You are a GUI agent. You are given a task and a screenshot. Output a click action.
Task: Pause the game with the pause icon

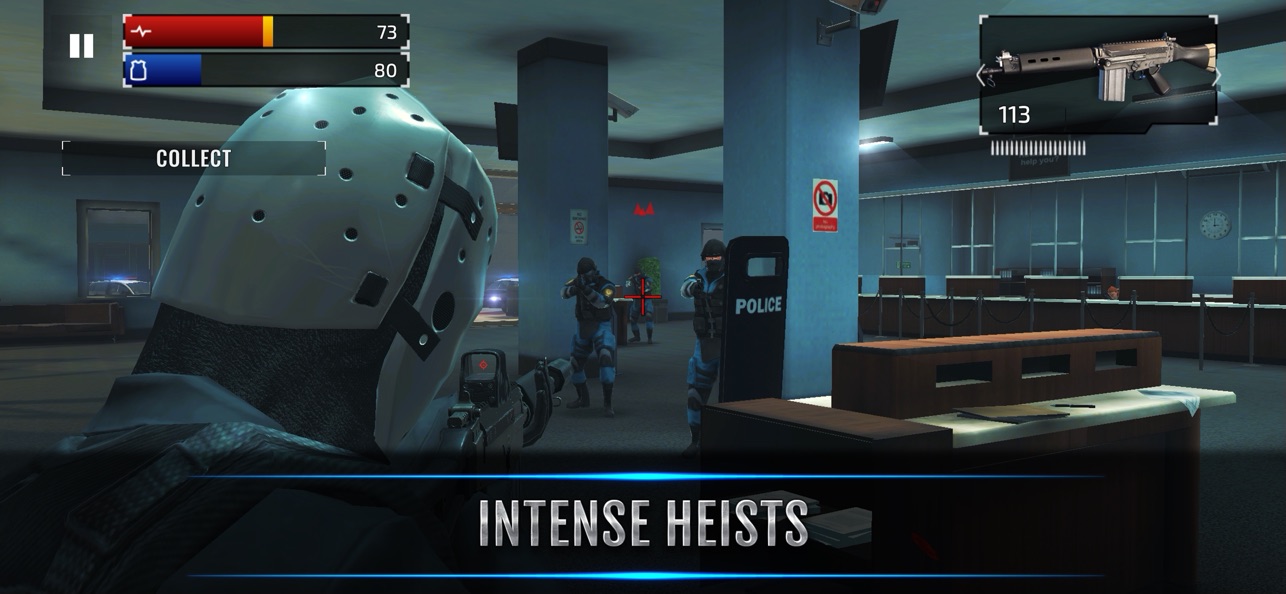pyautogui.click(x=81, y=45)
